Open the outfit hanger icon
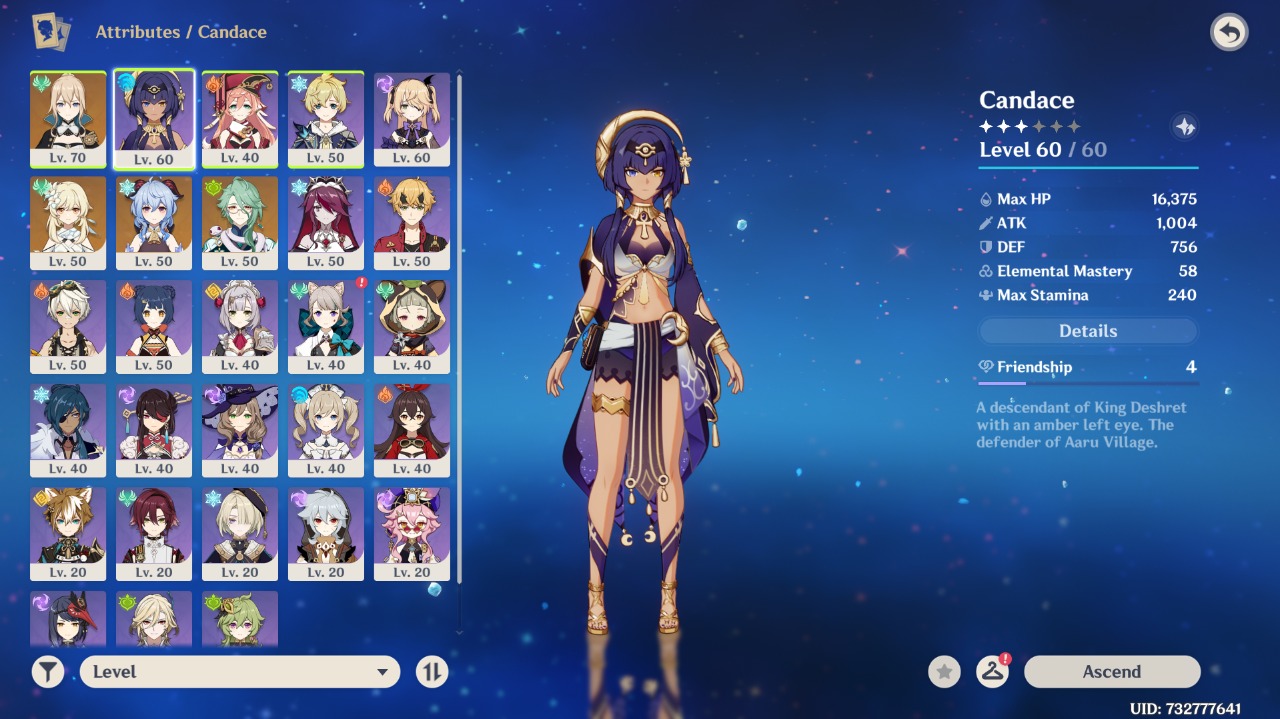1280x719 pixels. (992, 672)
